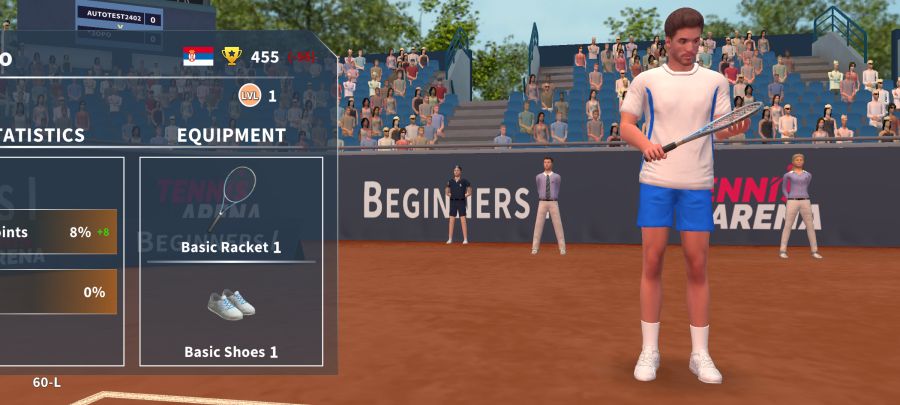Screen dimensions: 900x405
Task: Tap the gold trophy icon
Action: [x=232, y=56]
